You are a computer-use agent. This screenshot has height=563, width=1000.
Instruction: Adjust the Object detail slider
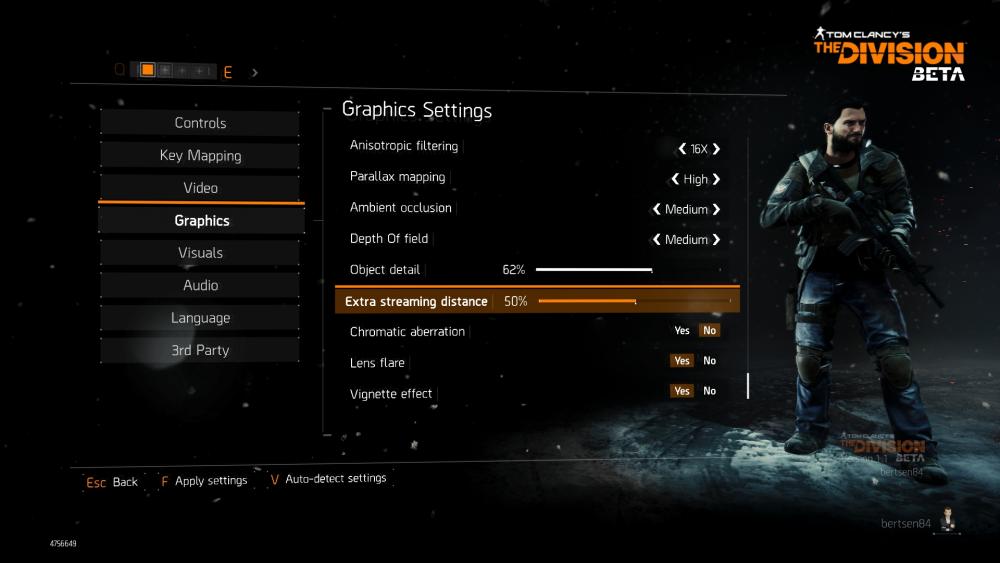[594, 270]
